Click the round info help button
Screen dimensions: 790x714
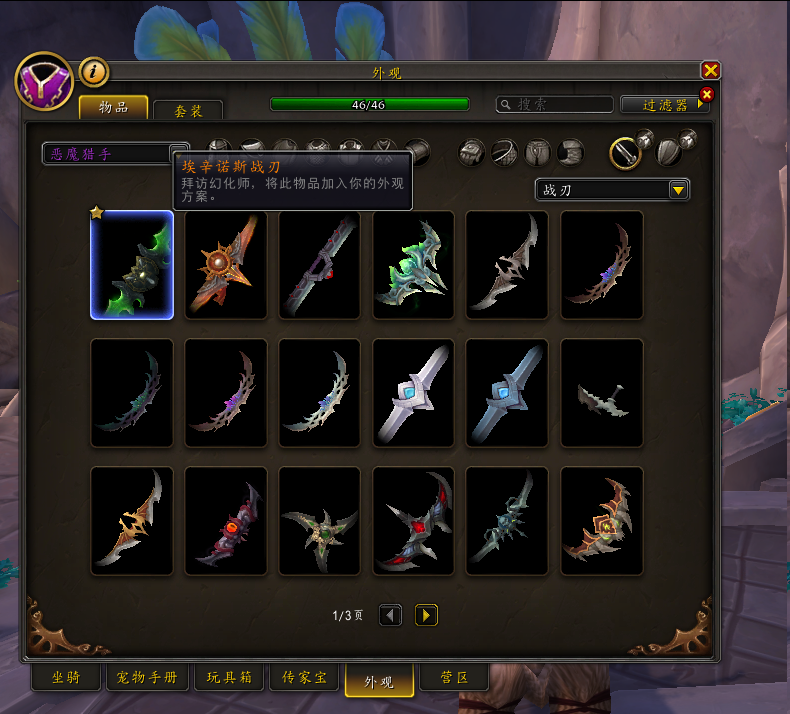[x=93, y=72]
